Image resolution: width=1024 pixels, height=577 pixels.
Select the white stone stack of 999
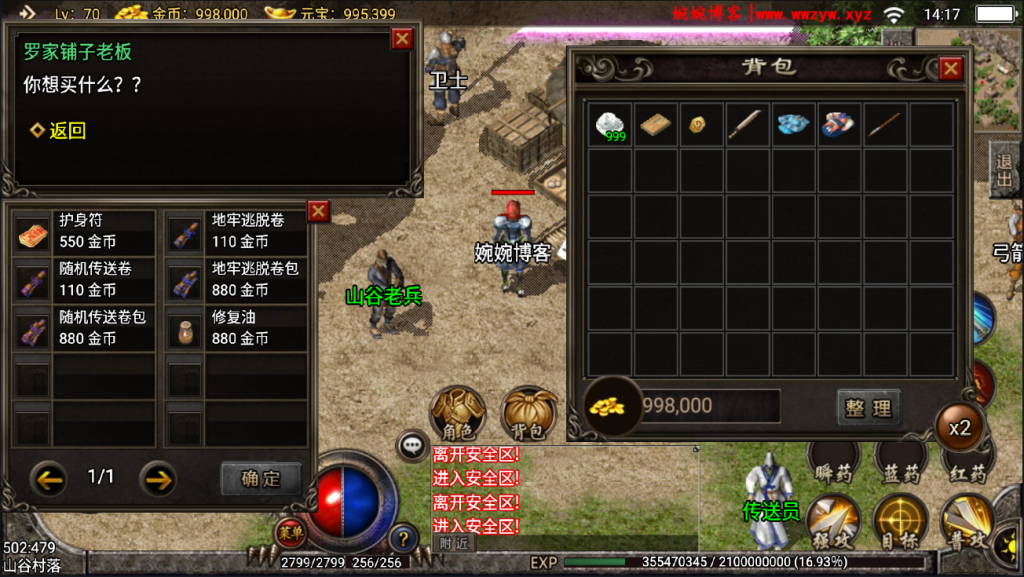[x=610, y=125]
